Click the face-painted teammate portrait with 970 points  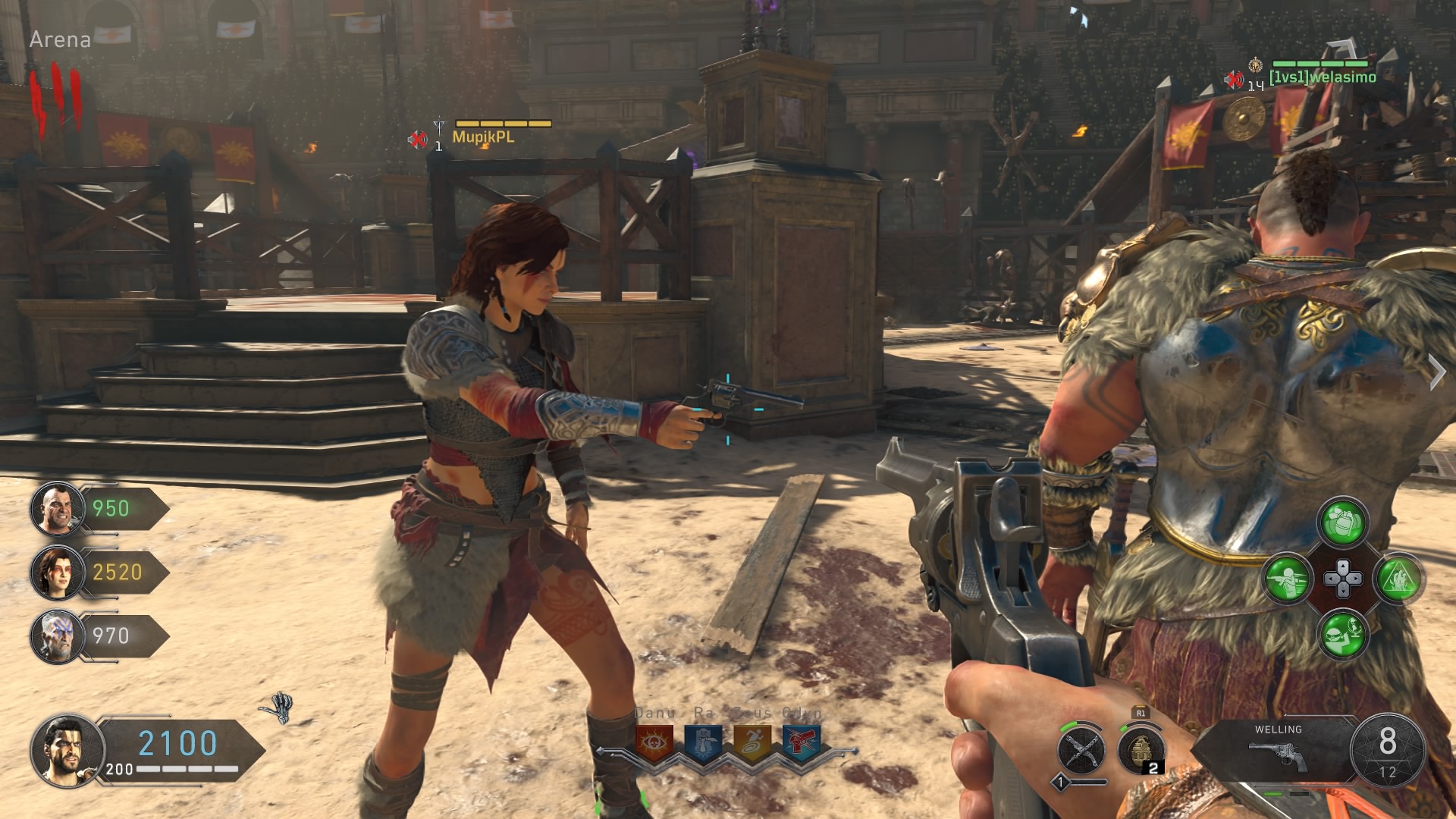(x=57, y=636)
